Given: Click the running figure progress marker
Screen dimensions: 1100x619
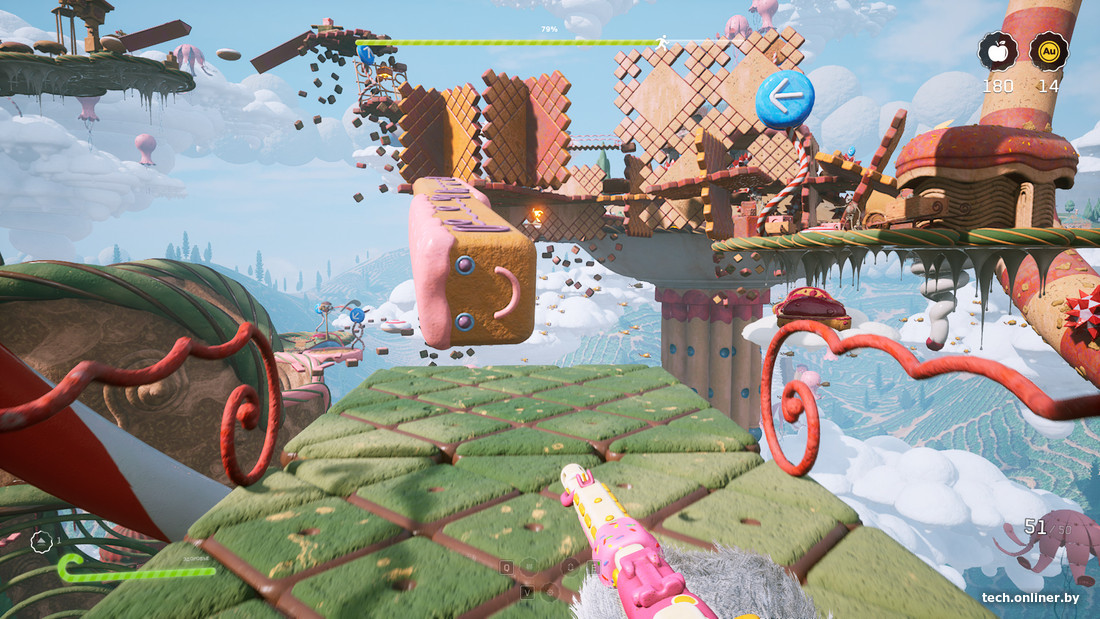Looking at the screenshot, I should tap(661, 42).
